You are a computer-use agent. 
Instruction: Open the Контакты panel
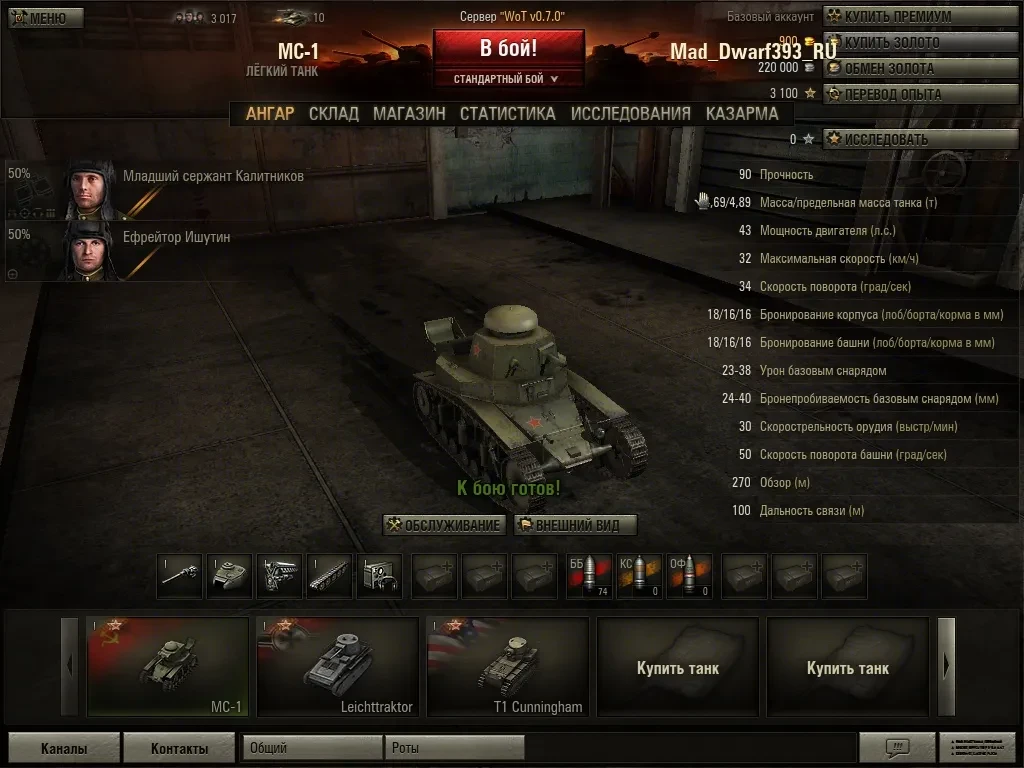click(179, 748)
